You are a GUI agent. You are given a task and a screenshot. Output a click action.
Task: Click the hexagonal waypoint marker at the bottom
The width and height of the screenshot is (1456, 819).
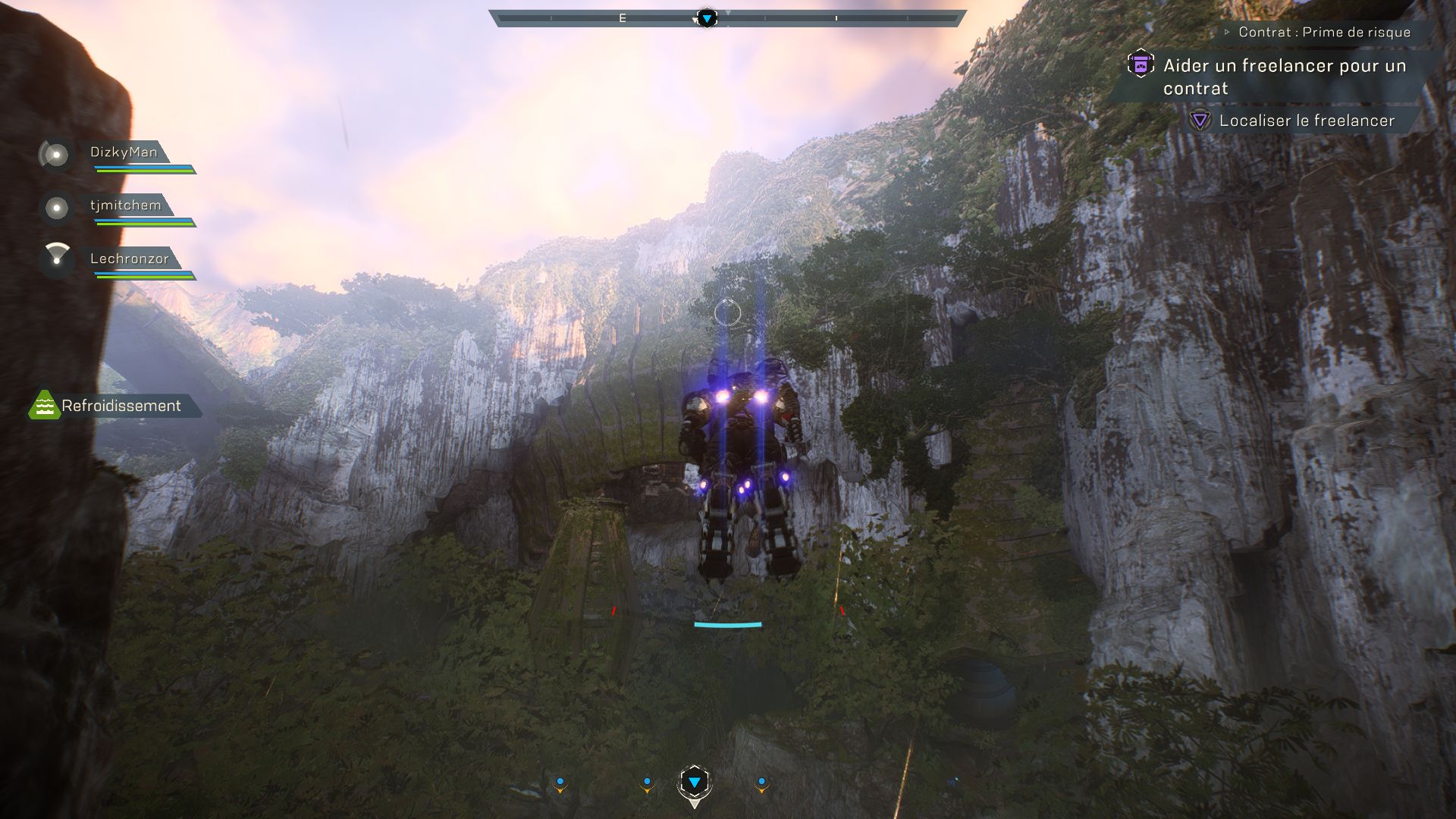(x=694, y=783)
